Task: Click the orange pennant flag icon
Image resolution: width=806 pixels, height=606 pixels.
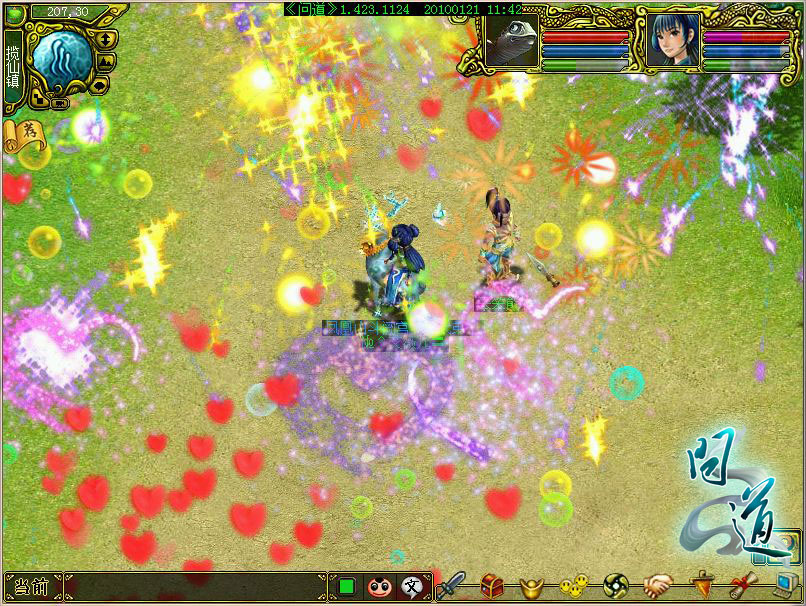Action: tap(703, 585)
